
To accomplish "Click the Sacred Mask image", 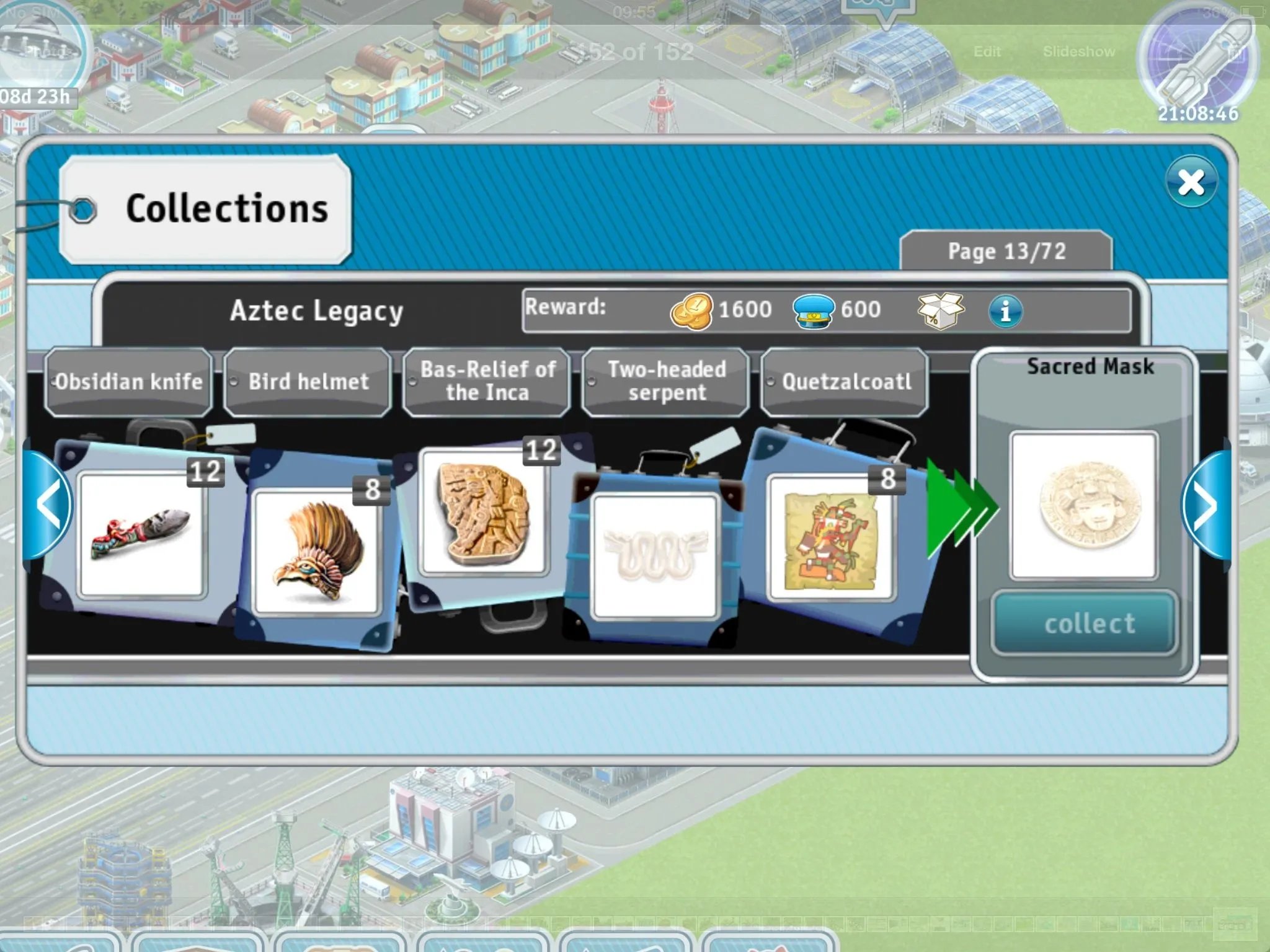I will click(x=1083, y=505).
